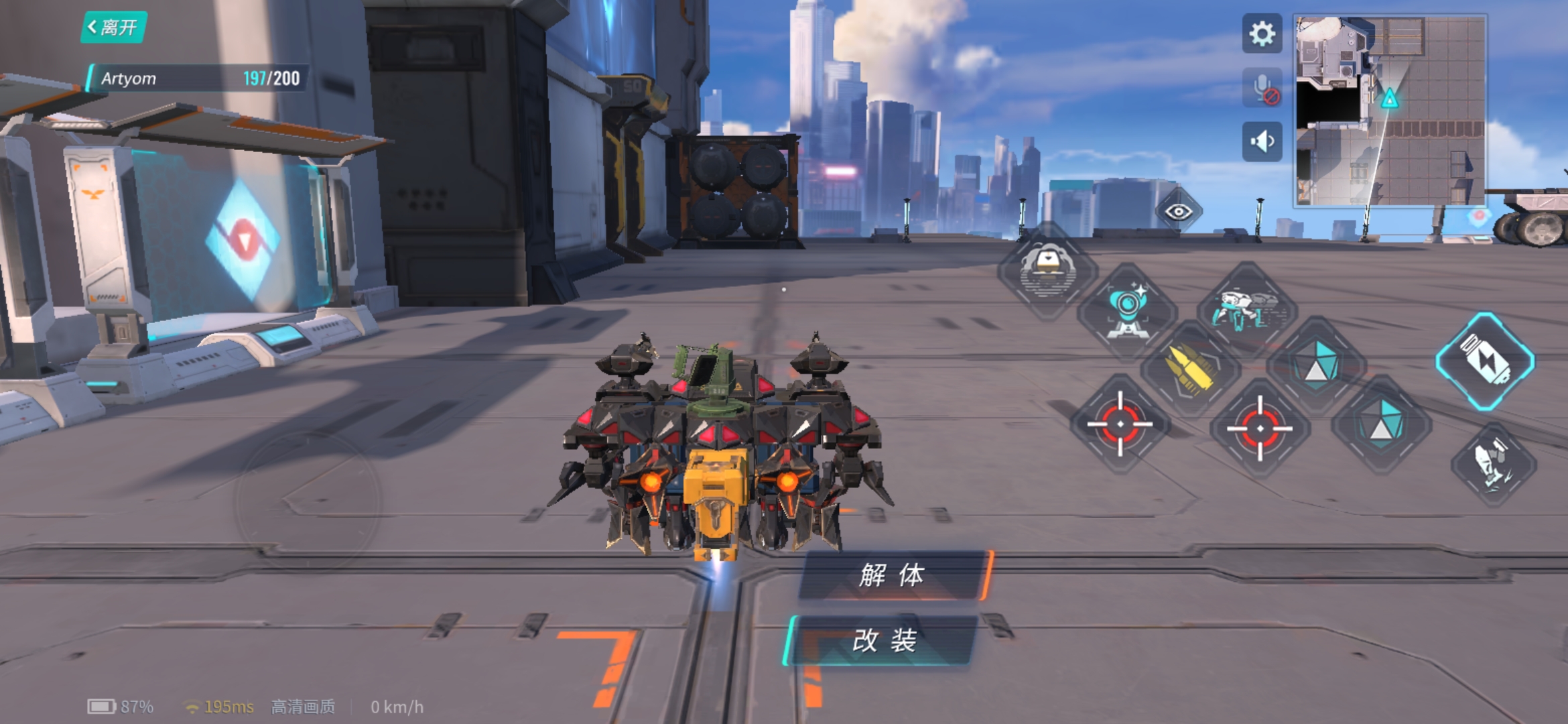Tap the mechanical leg stomp icon

1493,464
